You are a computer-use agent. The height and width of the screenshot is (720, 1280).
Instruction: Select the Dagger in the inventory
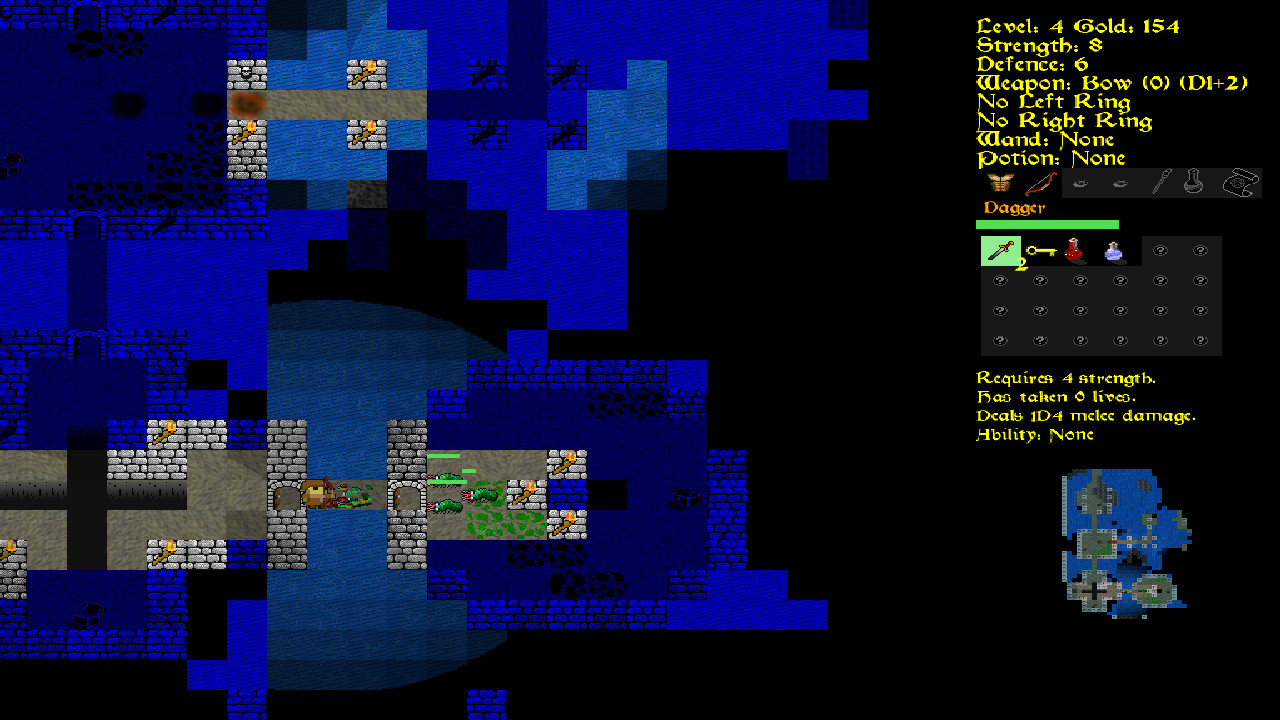point(1000,250)
